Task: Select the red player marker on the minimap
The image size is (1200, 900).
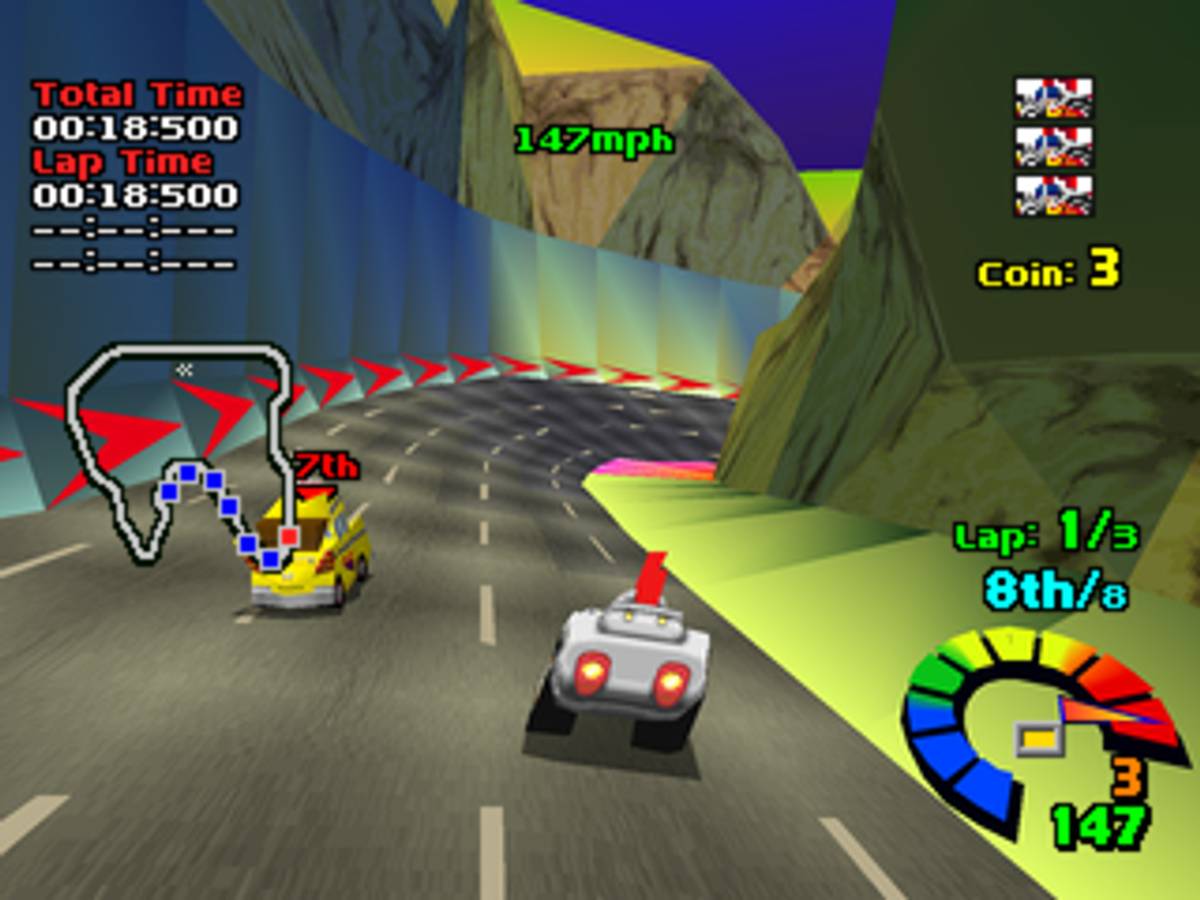Action: [x=289, y=537]
